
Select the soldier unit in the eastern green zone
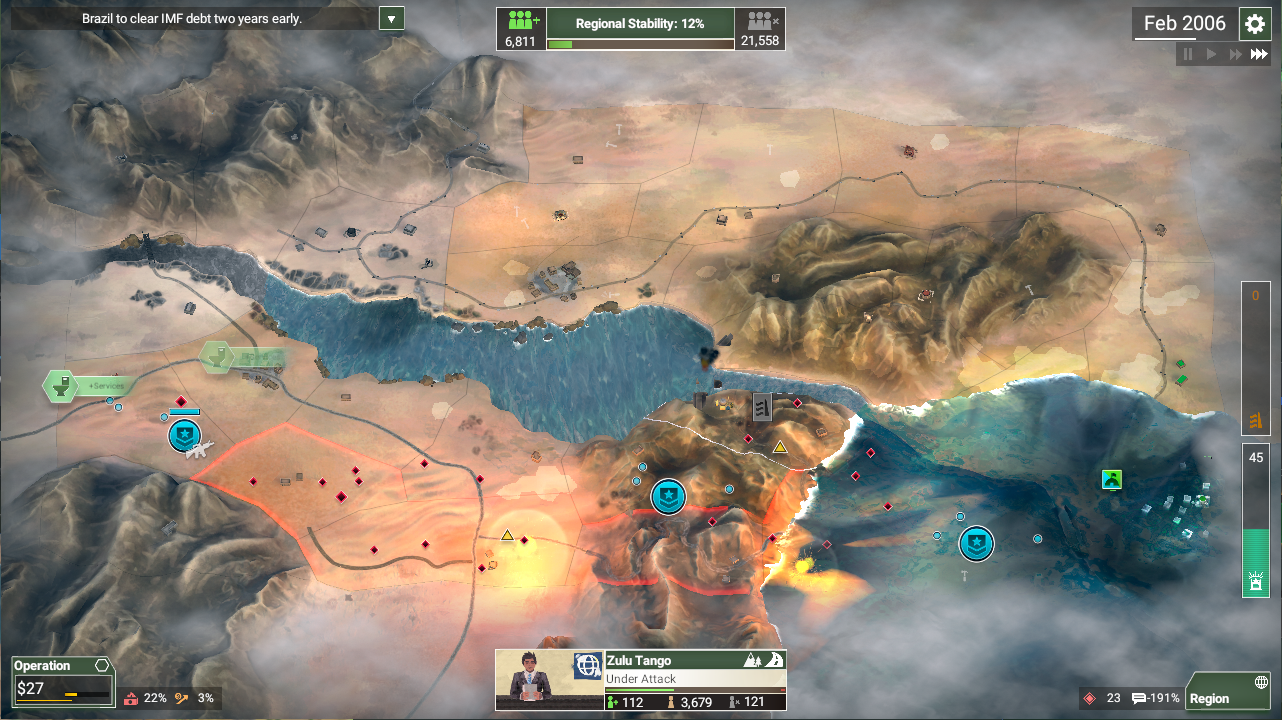coord(976,544)
